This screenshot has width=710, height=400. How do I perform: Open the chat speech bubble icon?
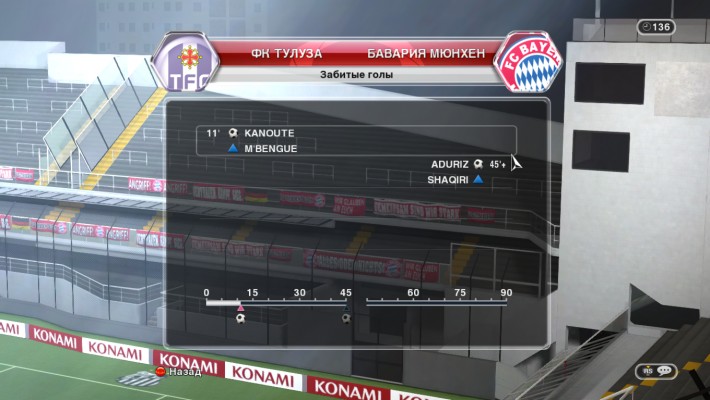(665, 370)
